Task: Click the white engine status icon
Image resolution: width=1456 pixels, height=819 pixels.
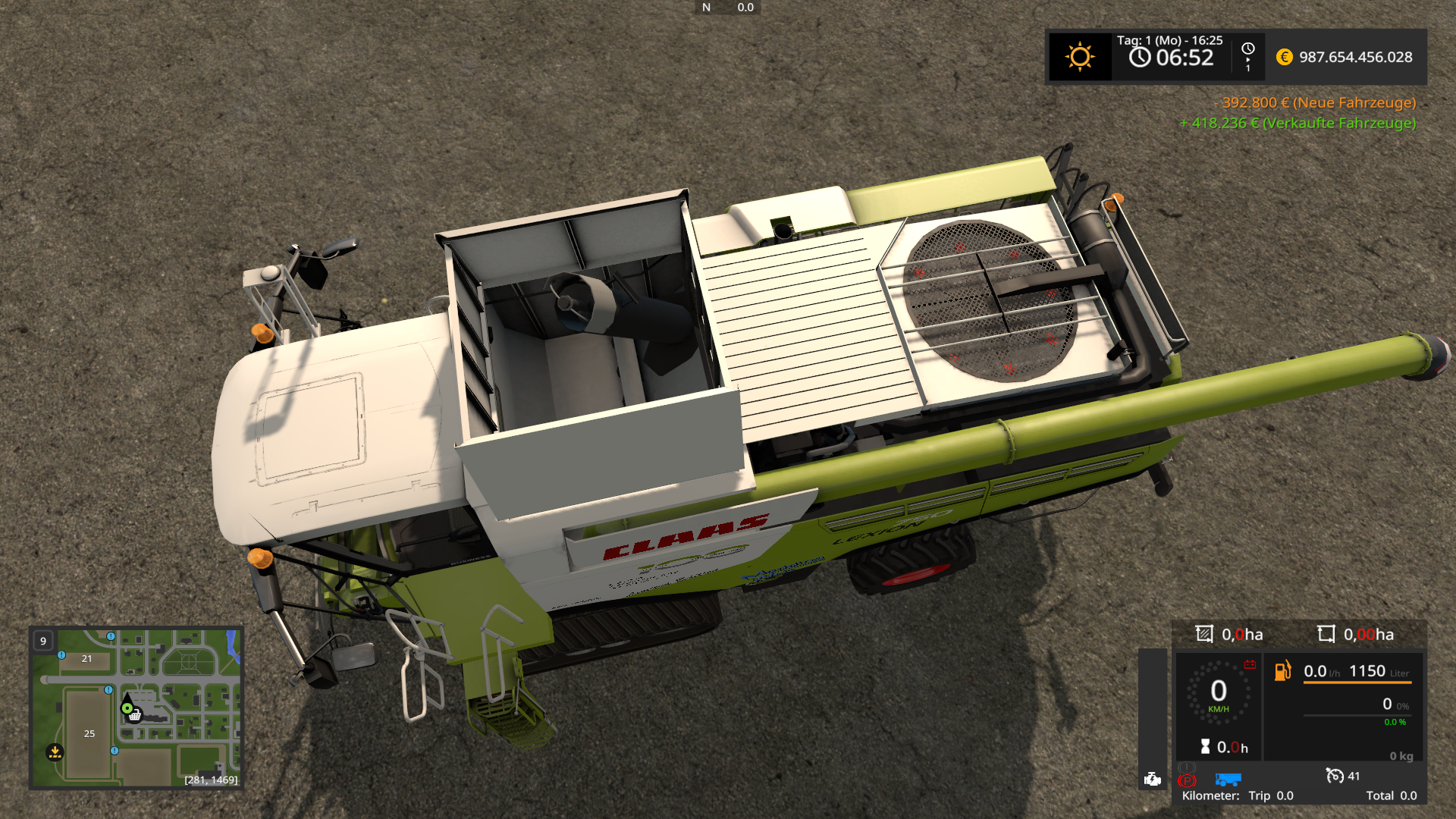Action: (x=1153, y=779)
